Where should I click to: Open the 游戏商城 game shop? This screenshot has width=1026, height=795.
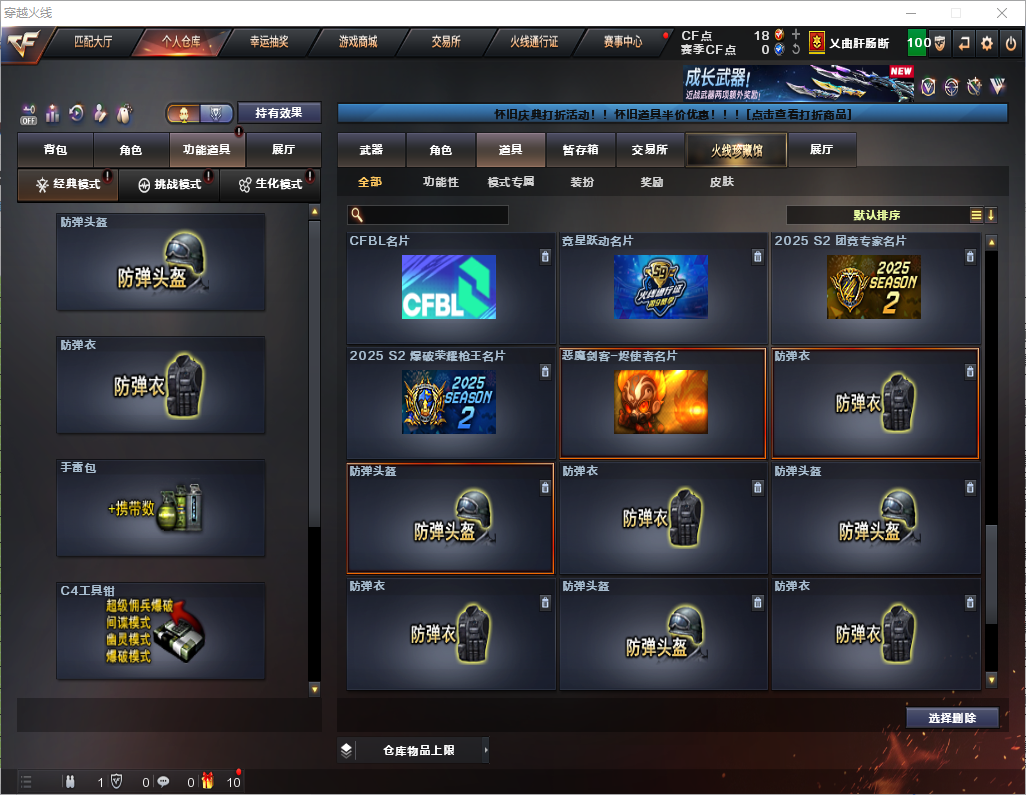click(358, 42)
